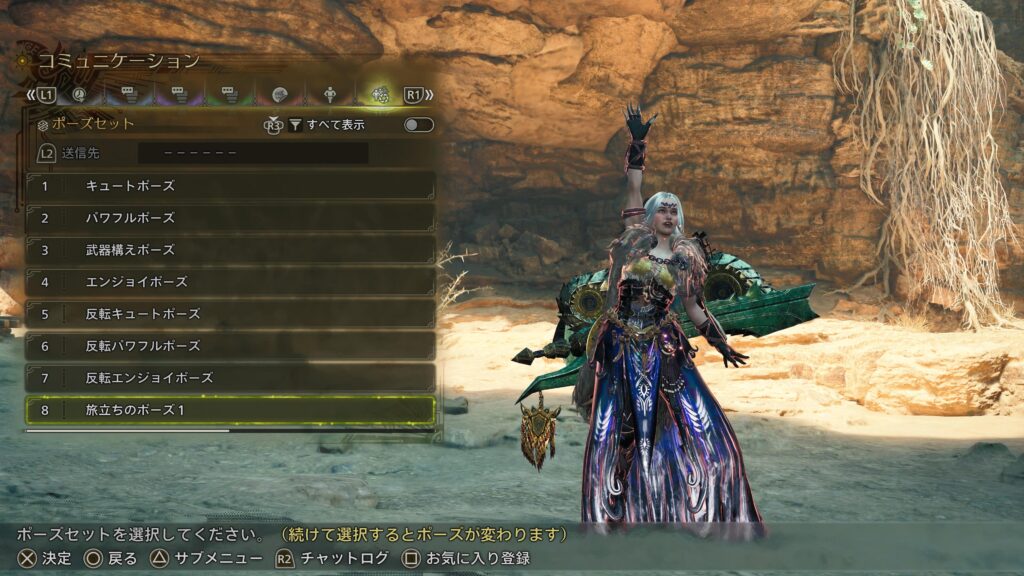
Task: Click the 送信先 destination field
Action: (x=252, y=154)
